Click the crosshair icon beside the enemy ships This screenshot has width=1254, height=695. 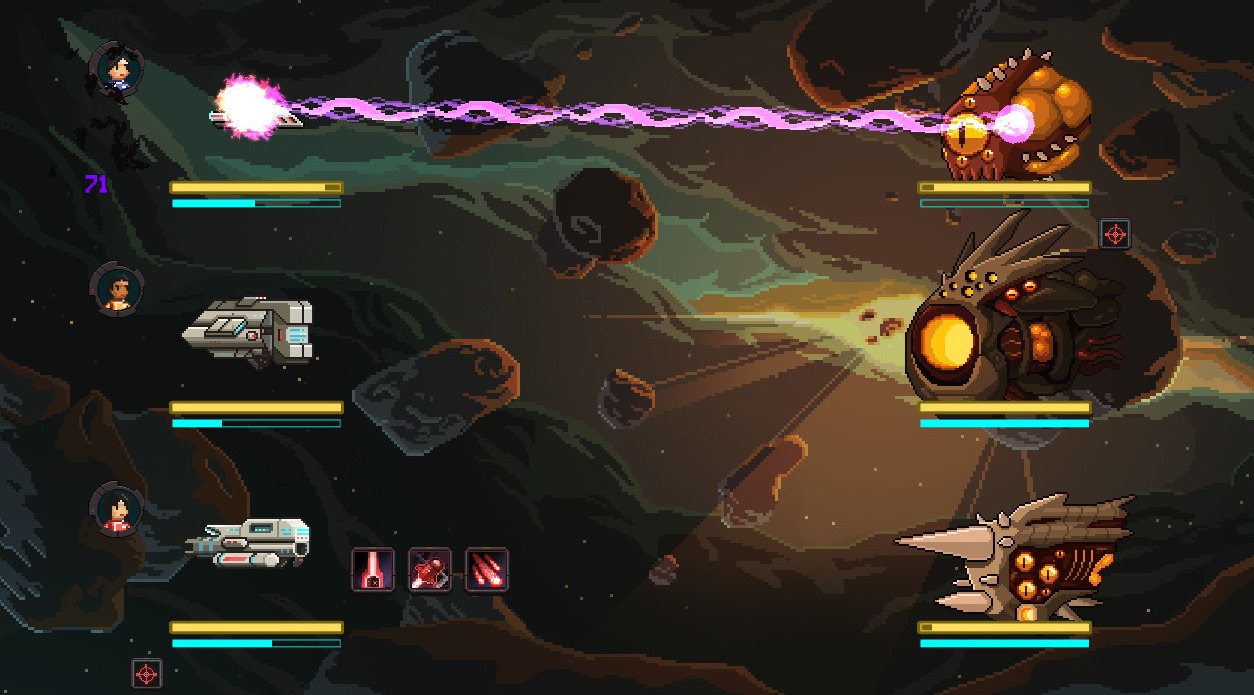[1114, 235]
